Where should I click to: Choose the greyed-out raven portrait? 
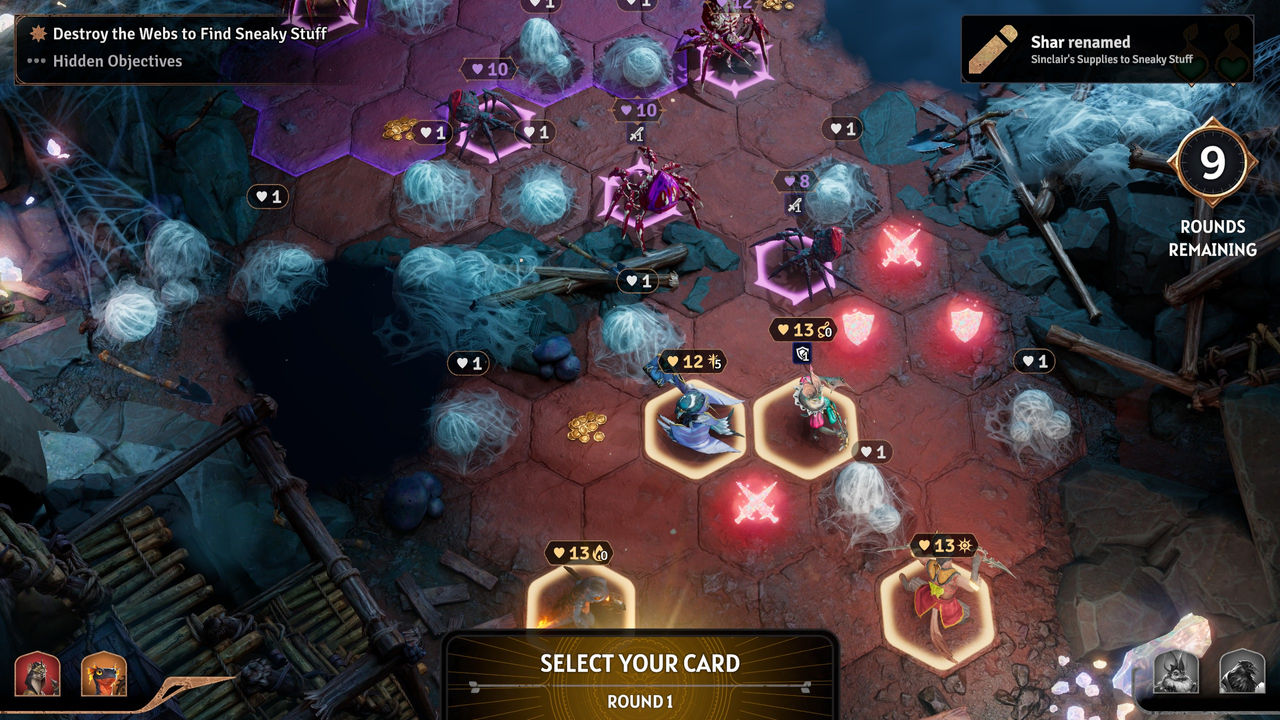(x=1241, y=671)
